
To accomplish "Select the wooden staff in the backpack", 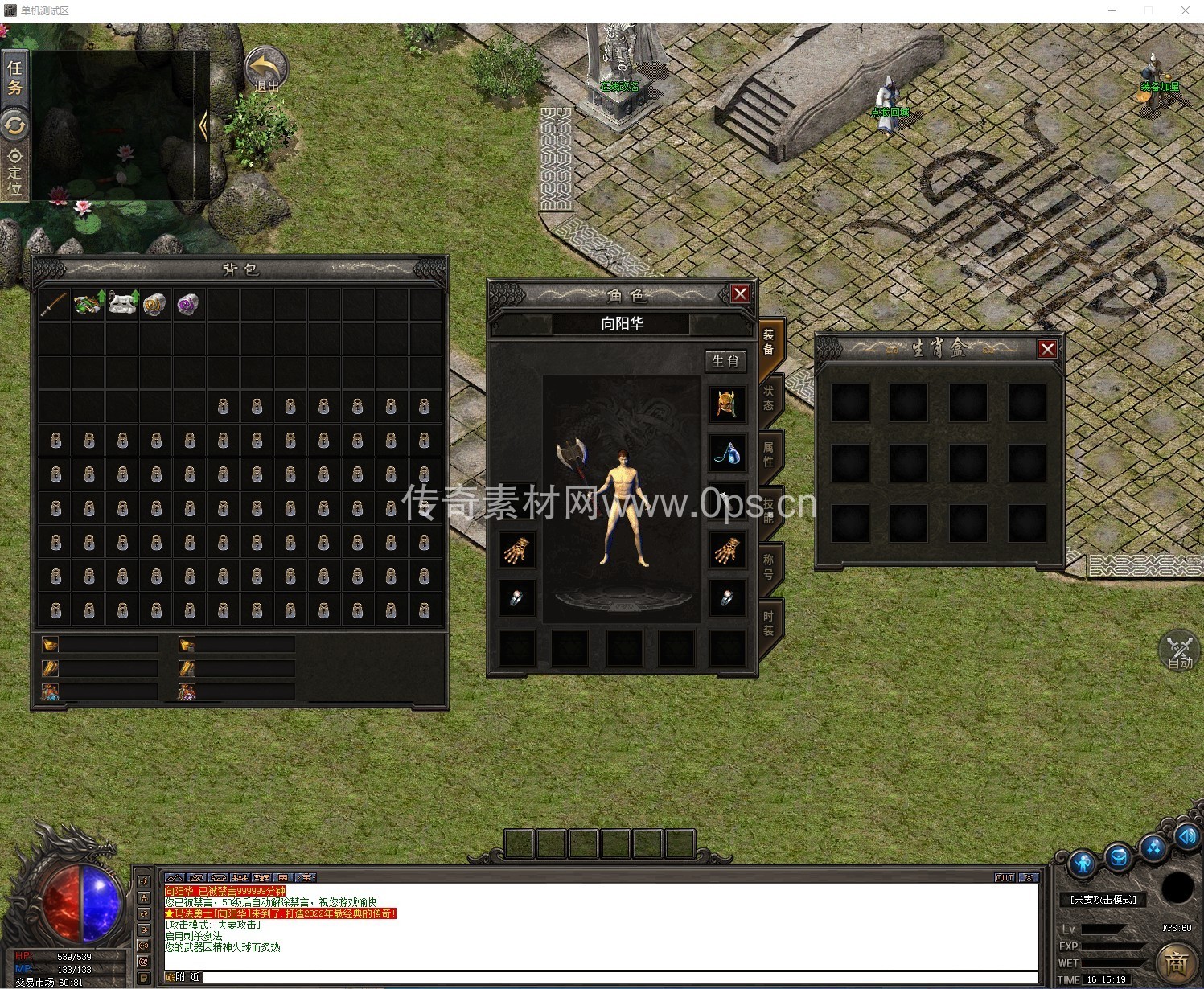I will pos(54,304).
